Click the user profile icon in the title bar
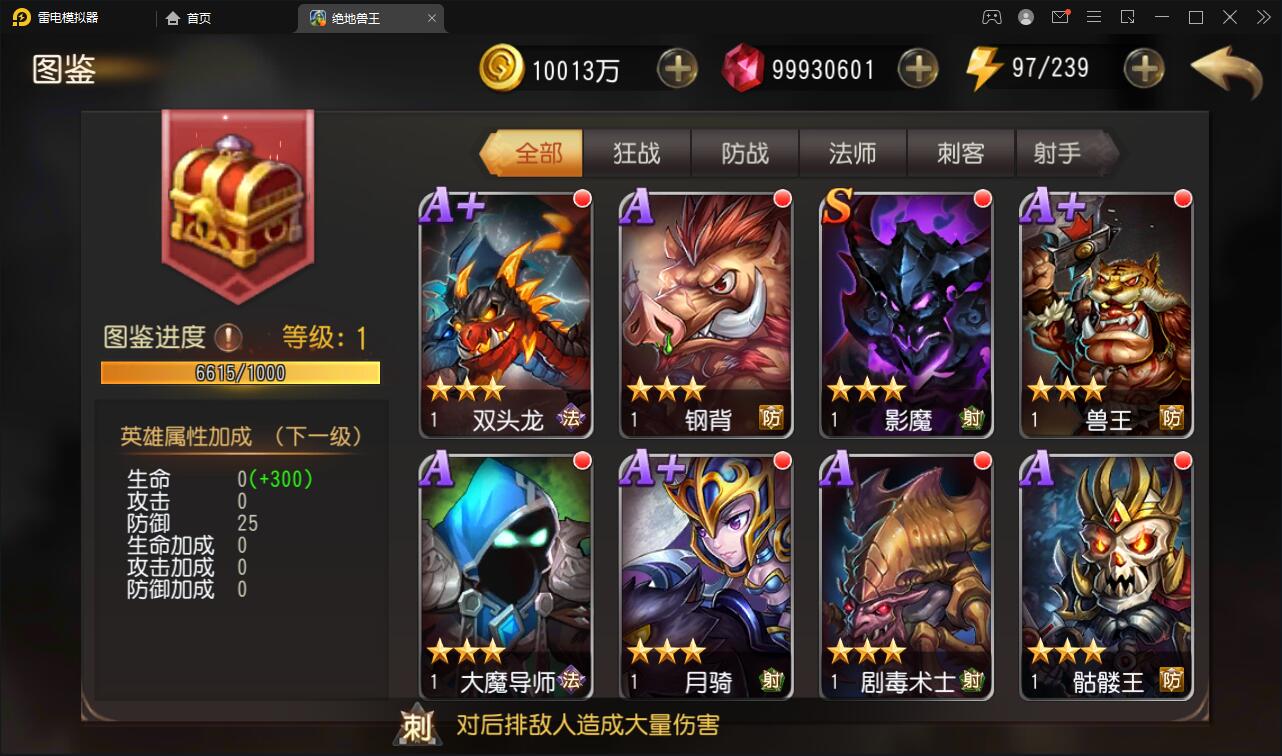 pos(1025,17)
